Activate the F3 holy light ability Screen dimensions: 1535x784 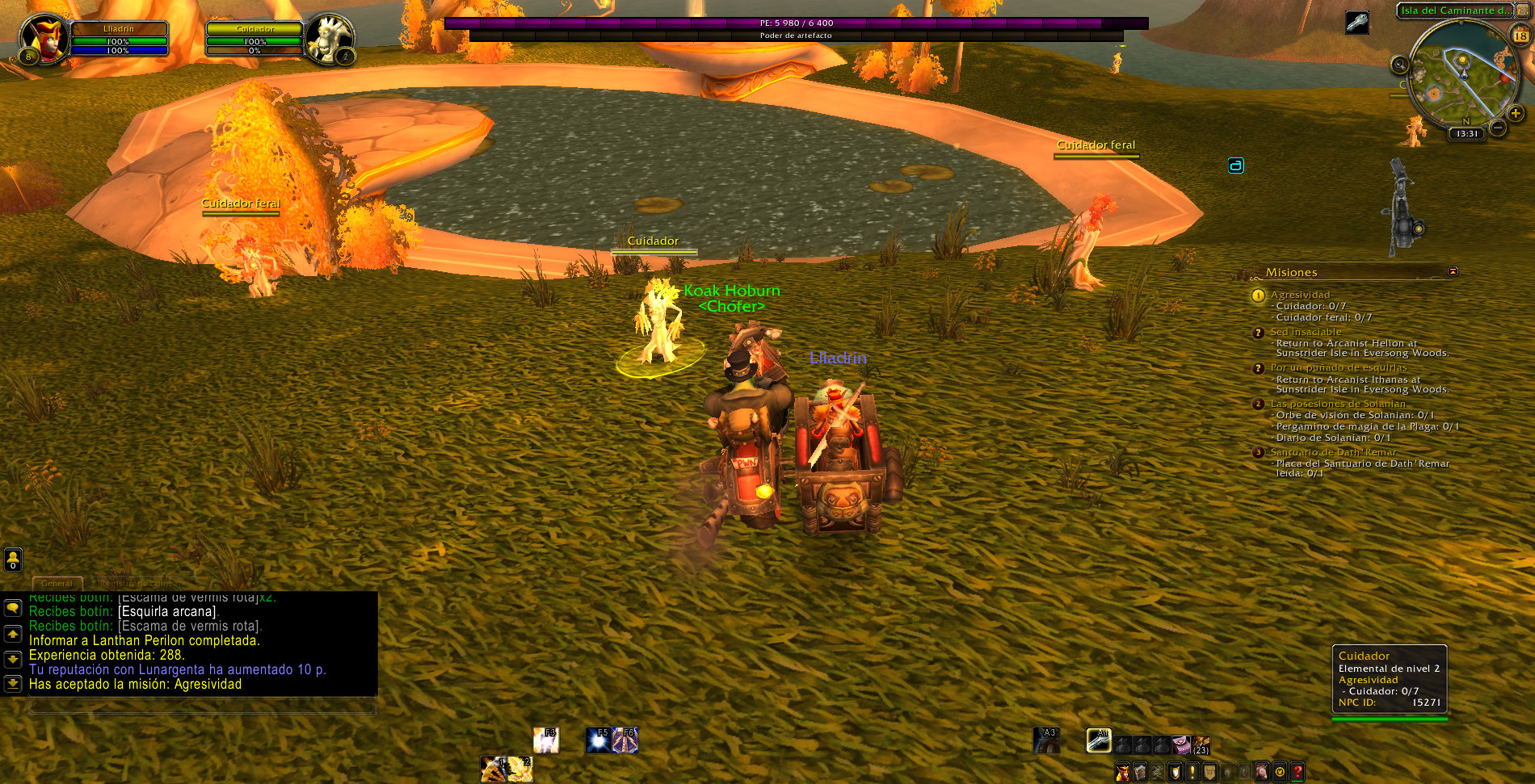[x=546, y=740]
